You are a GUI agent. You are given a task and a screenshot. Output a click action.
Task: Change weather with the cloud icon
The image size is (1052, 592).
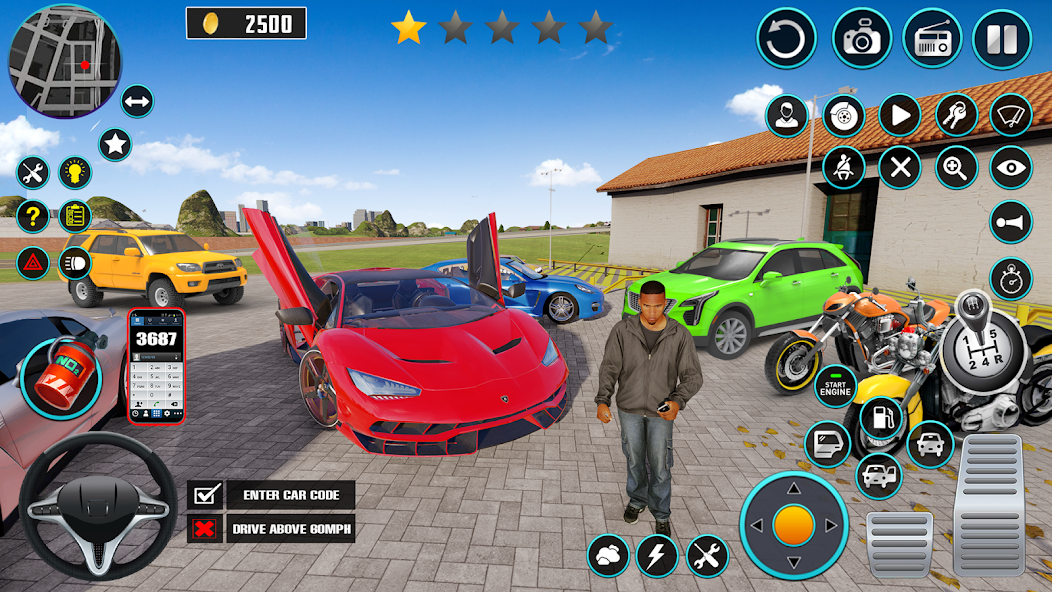point(608,555)
